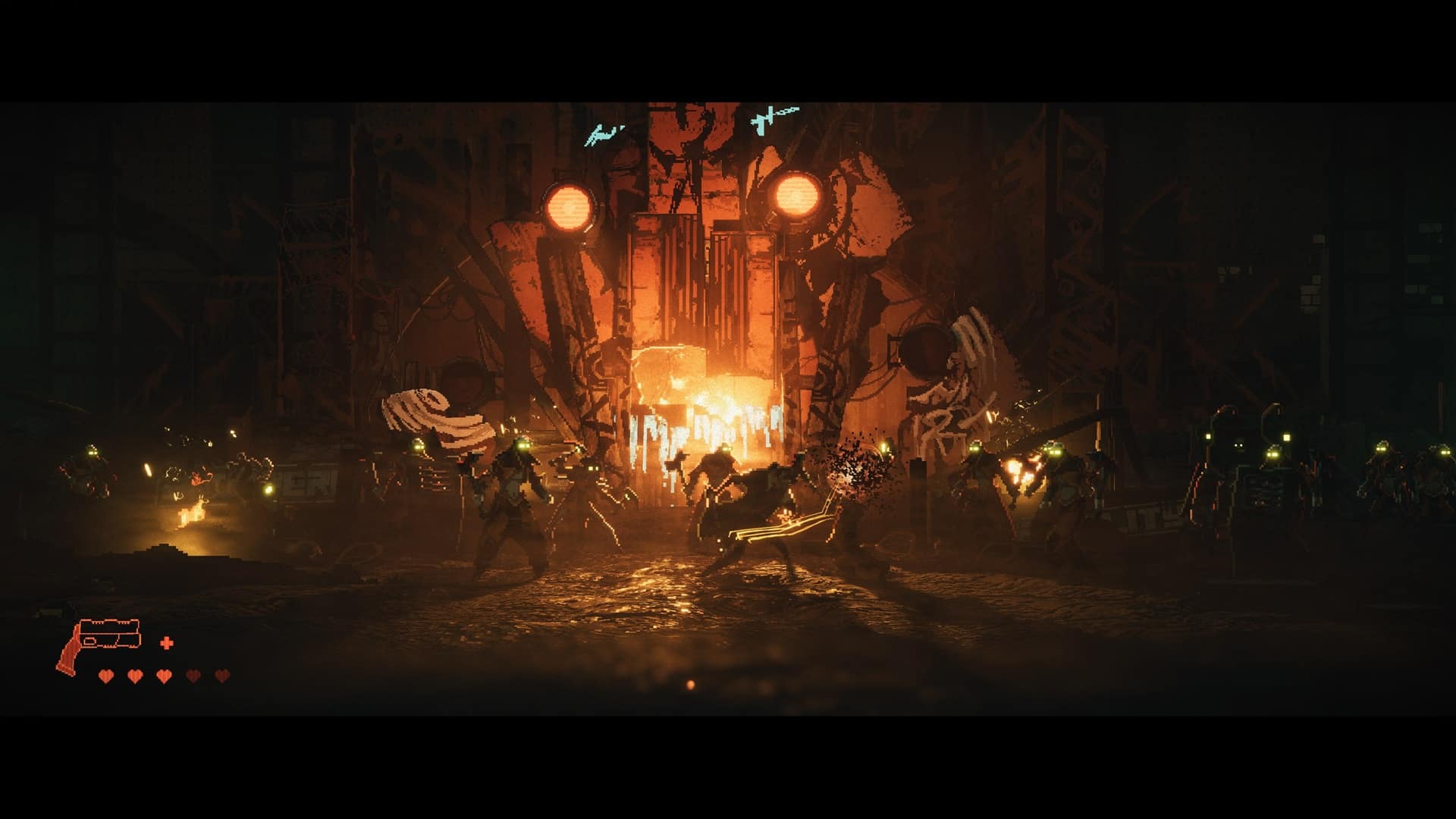Click the second filled health heart

coord(134,675)
